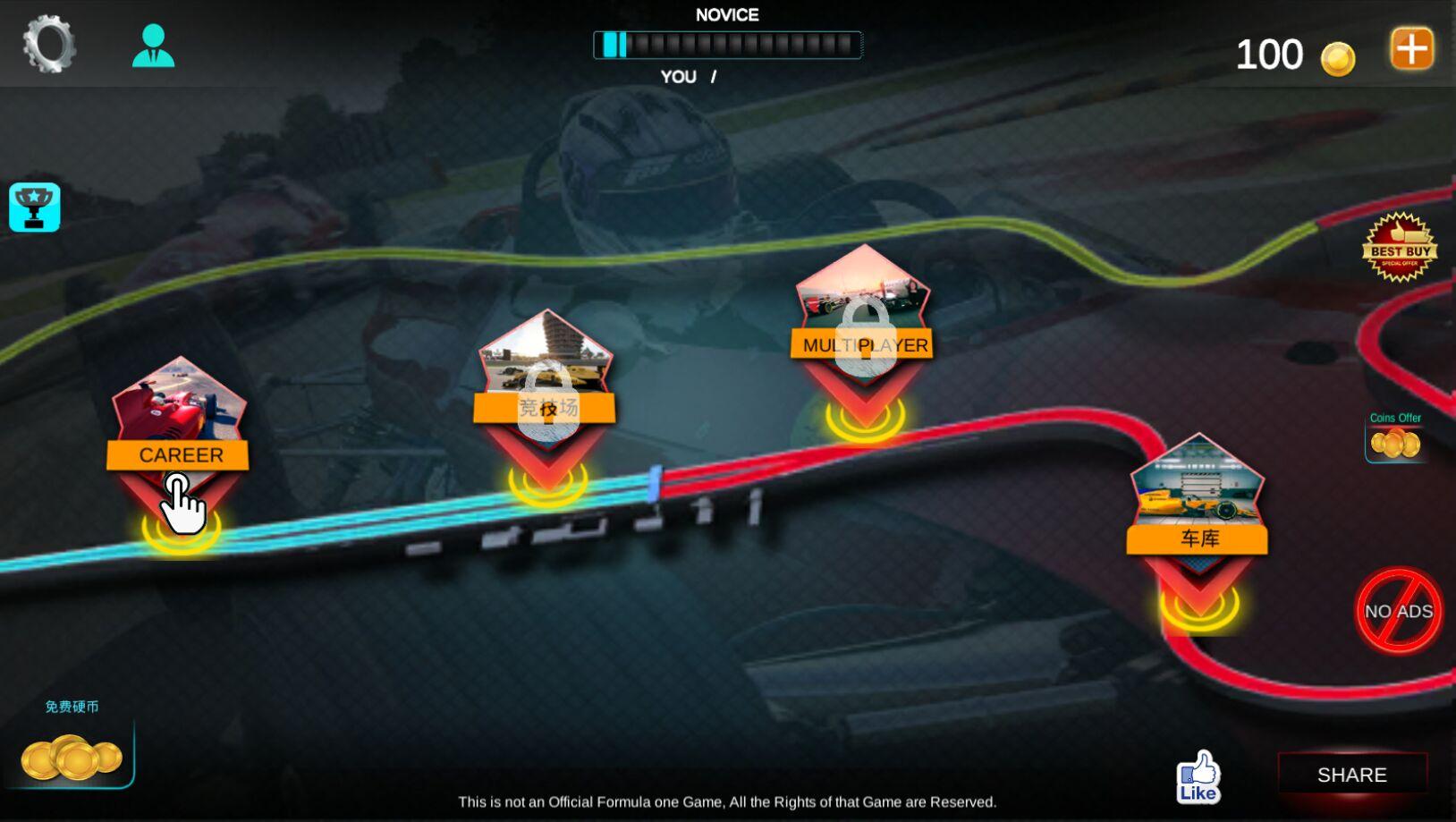Open the Best Buy special offer badge

[1399, 248]
